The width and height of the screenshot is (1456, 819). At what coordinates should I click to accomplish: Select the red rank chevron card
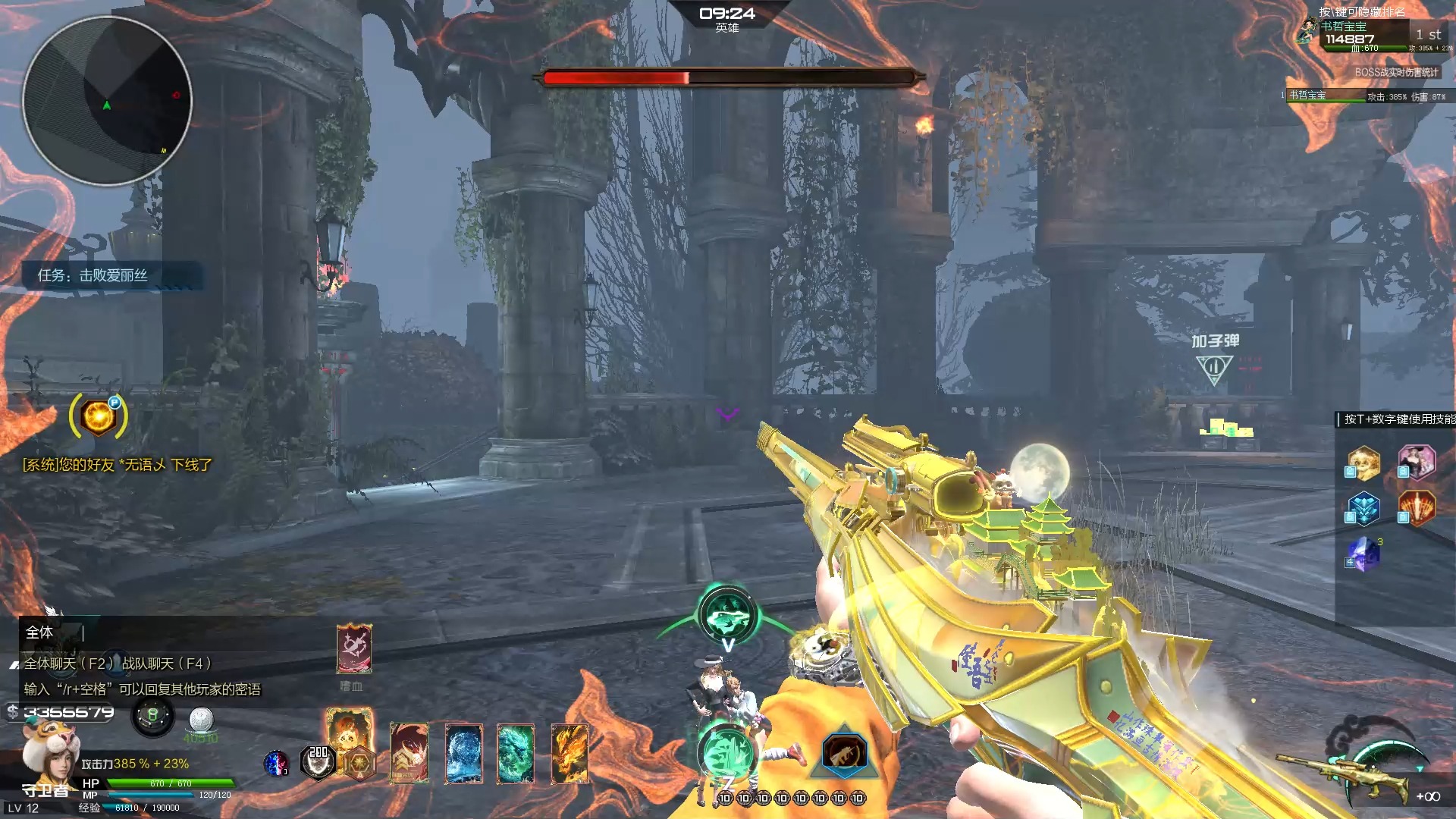pos(409,753)
